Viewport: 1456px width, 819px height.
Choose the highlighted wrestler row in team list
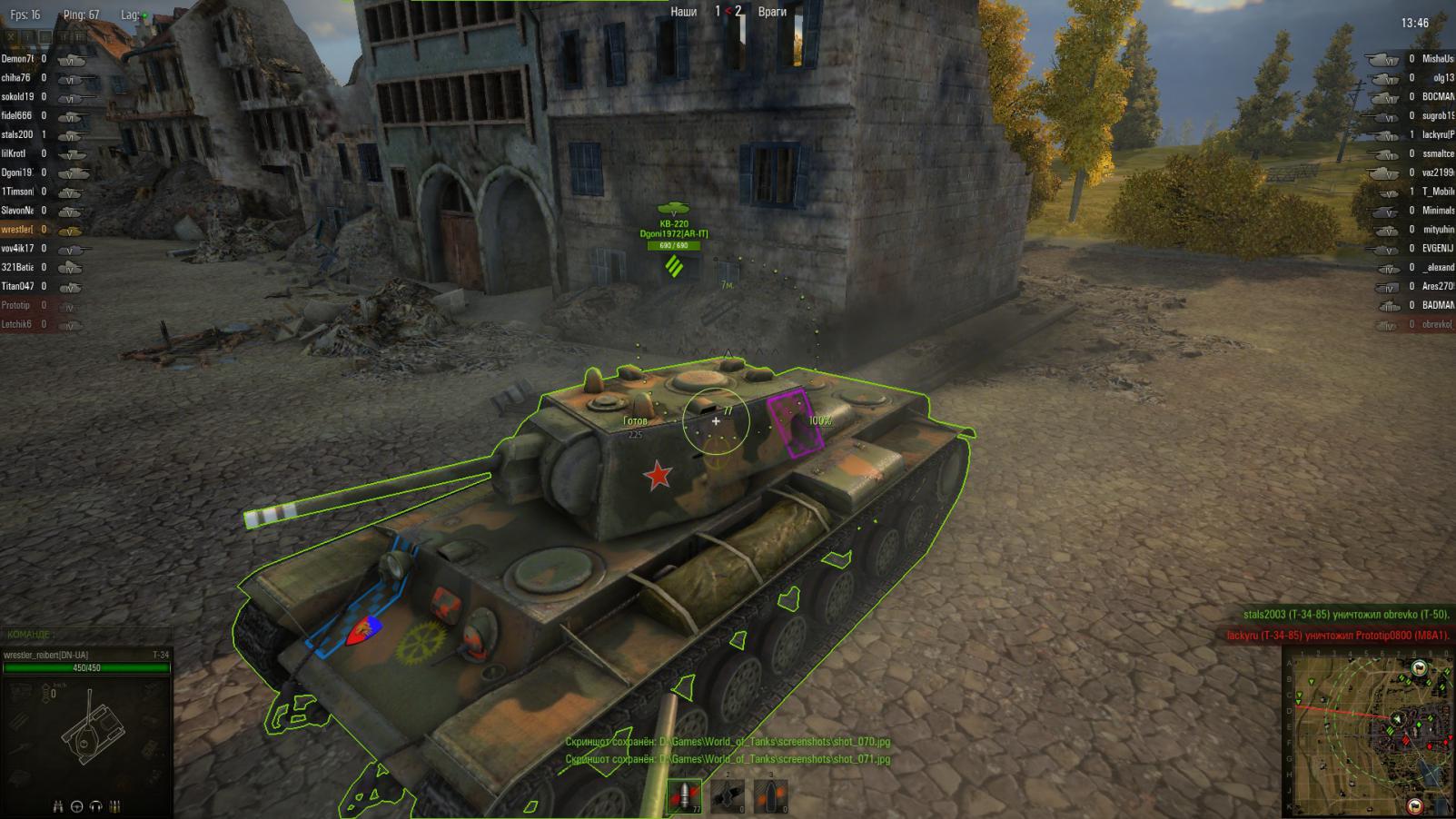coord(18,230)
